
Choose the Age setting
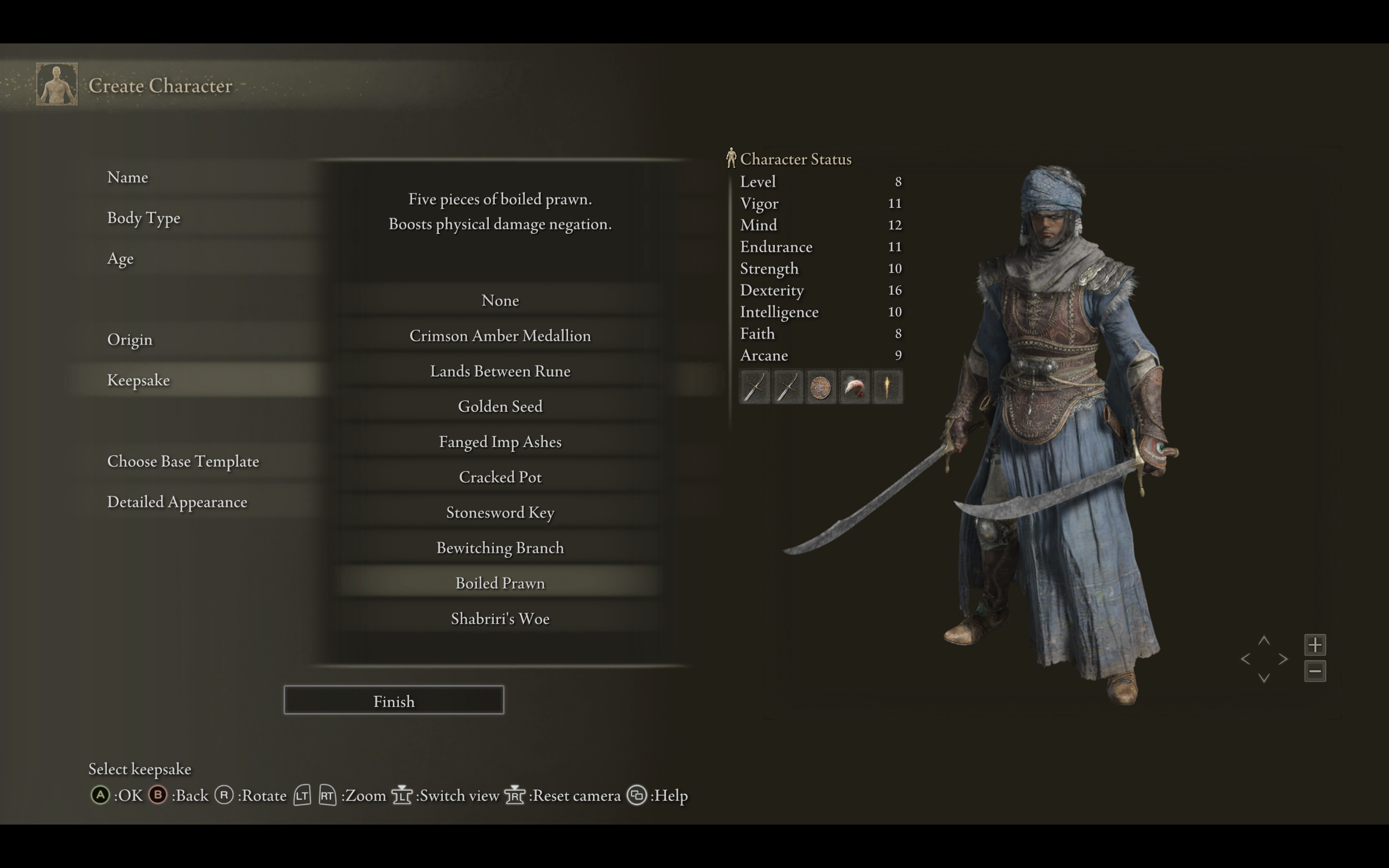coord(120,258)
